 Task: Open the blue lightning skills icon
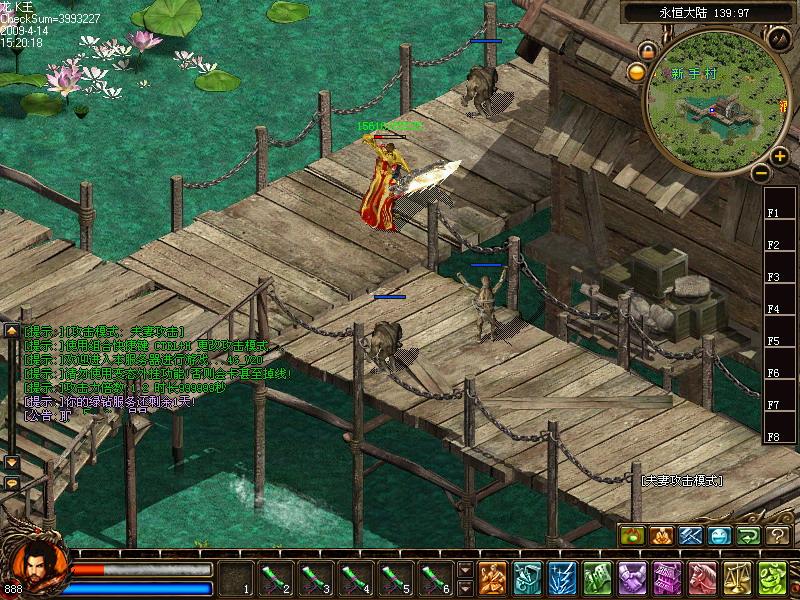click(562, 578)
